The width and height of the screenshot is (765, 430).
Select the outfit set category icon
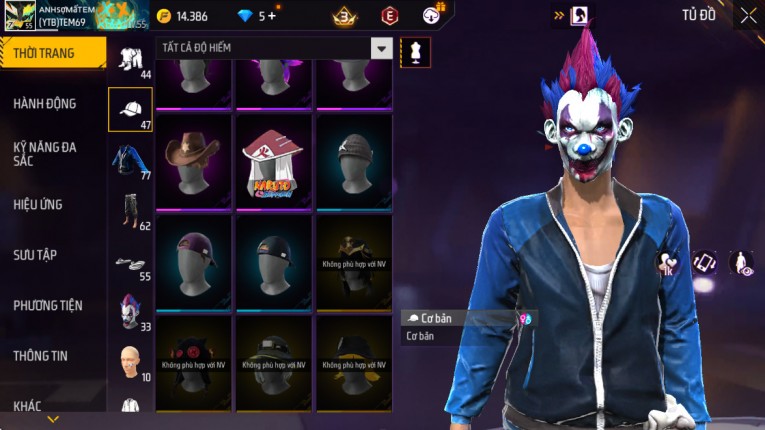[x=130, y=59]
